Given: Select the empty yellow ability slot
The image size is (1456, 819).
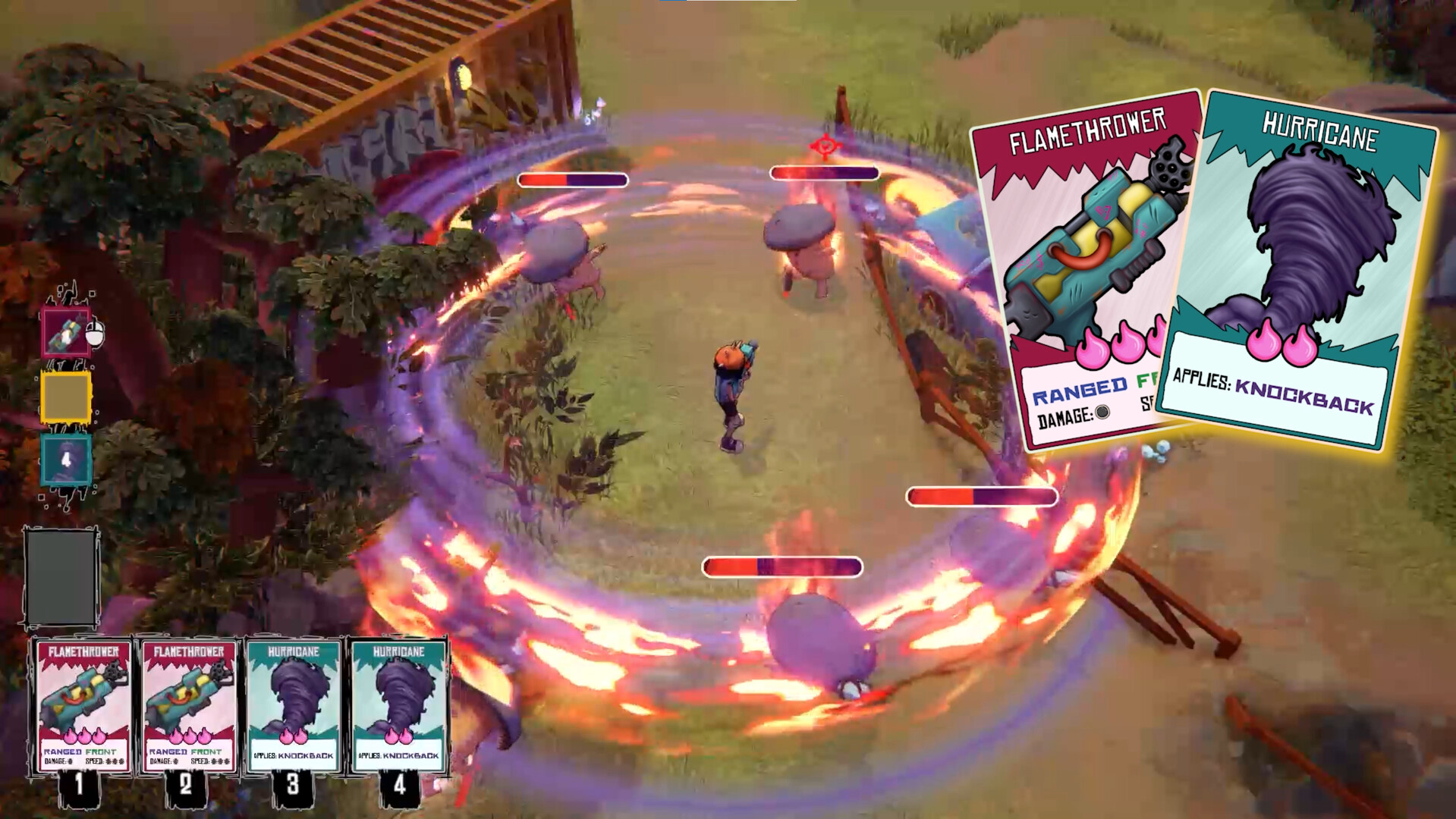Looking at the screenshot, I should click(x=66, y=398).
